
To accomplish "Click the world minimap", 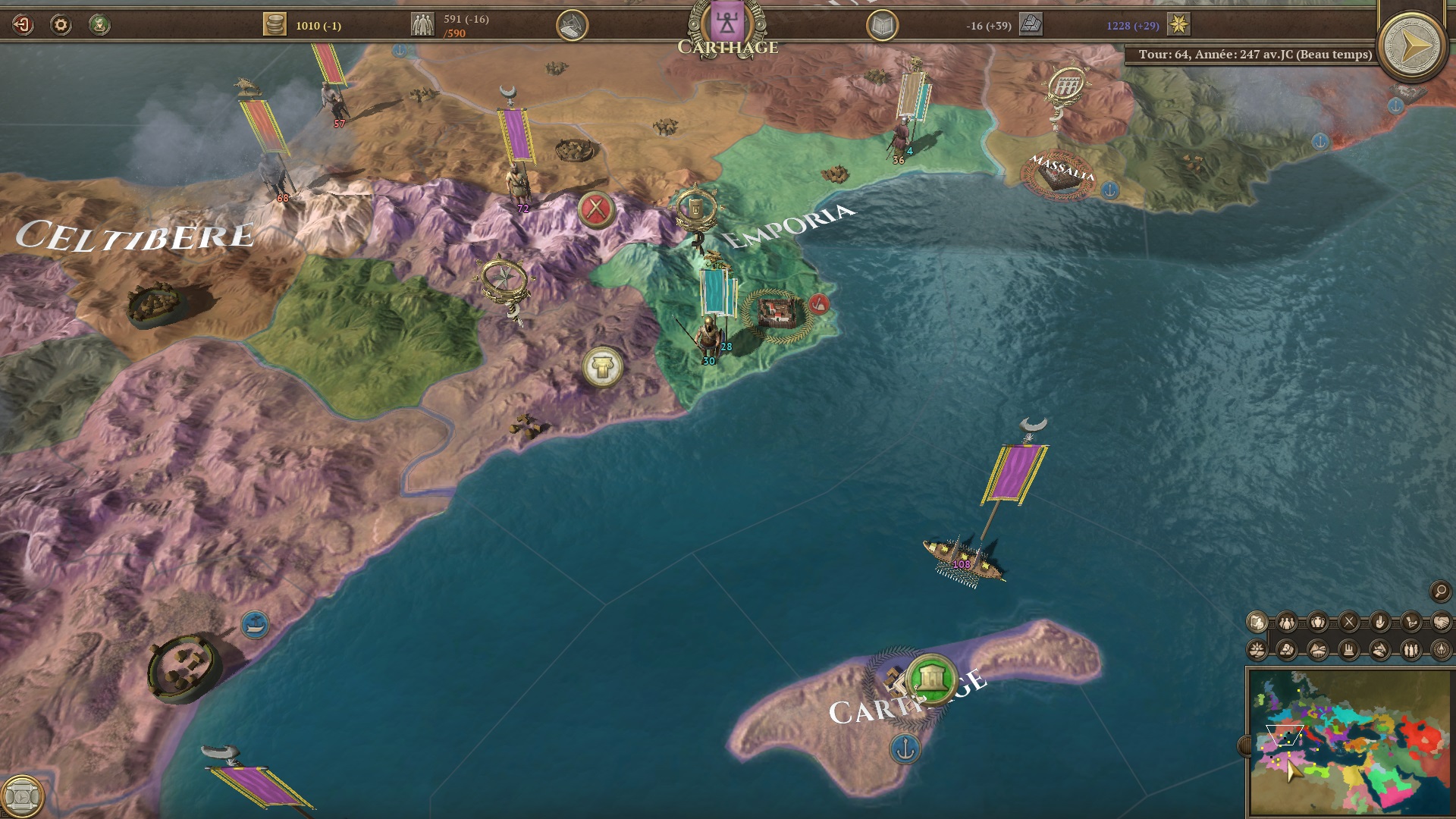I will tap(1350, 742).
